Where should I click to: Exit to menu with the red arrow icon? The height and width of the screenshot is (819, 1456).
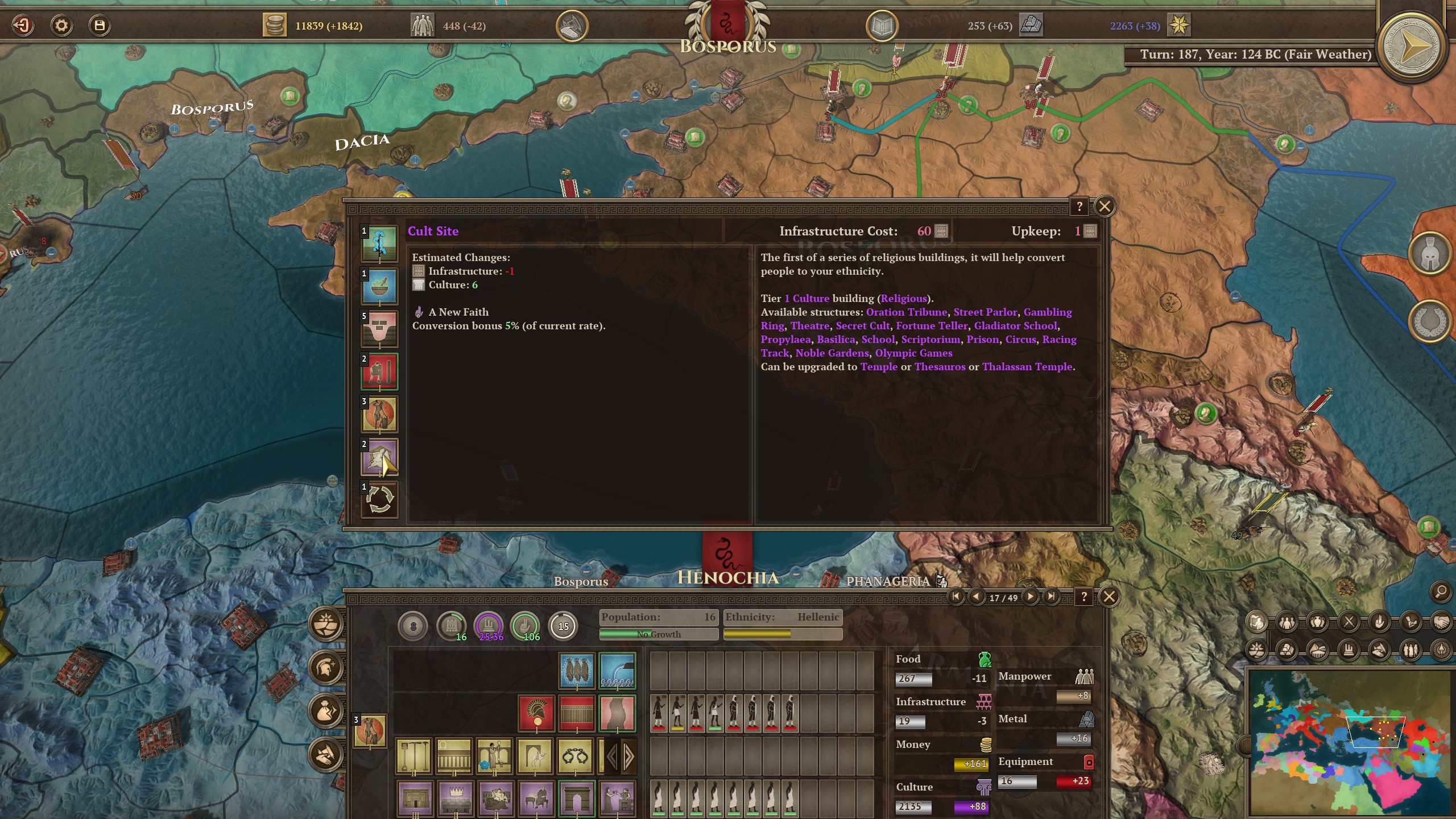tap(23, 26)
